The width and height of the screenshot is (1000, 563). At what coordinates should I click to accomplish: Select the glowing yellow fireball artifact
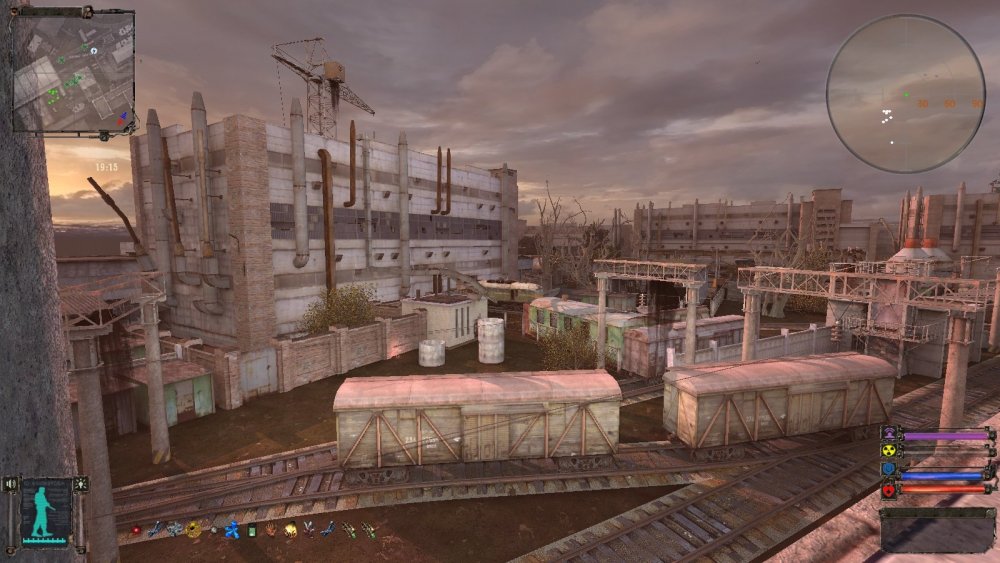(291, 530)
